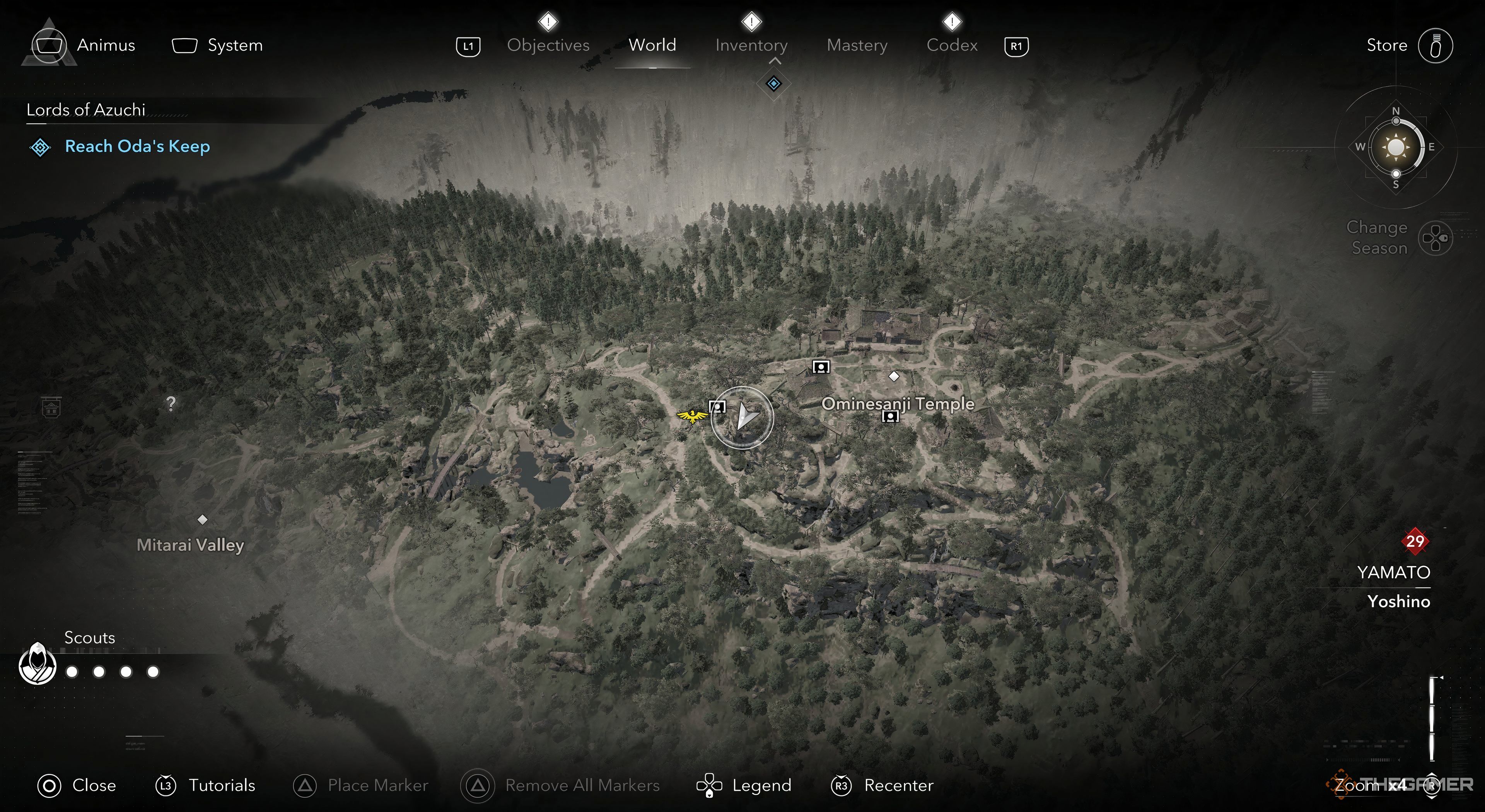Open the Animus menu
This screenshot has width=1485, height=812.
coord(84,45)
